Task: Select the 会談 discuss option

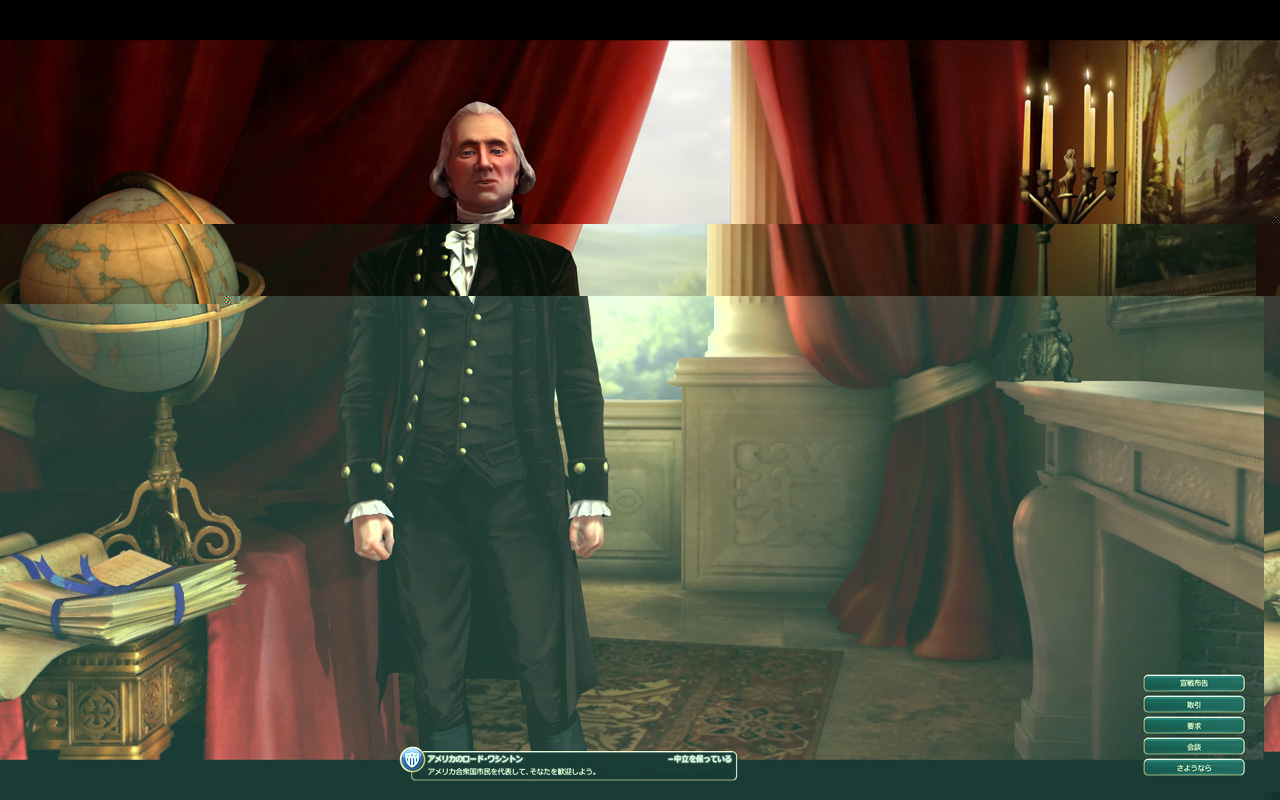Action: click(1193, 746)
